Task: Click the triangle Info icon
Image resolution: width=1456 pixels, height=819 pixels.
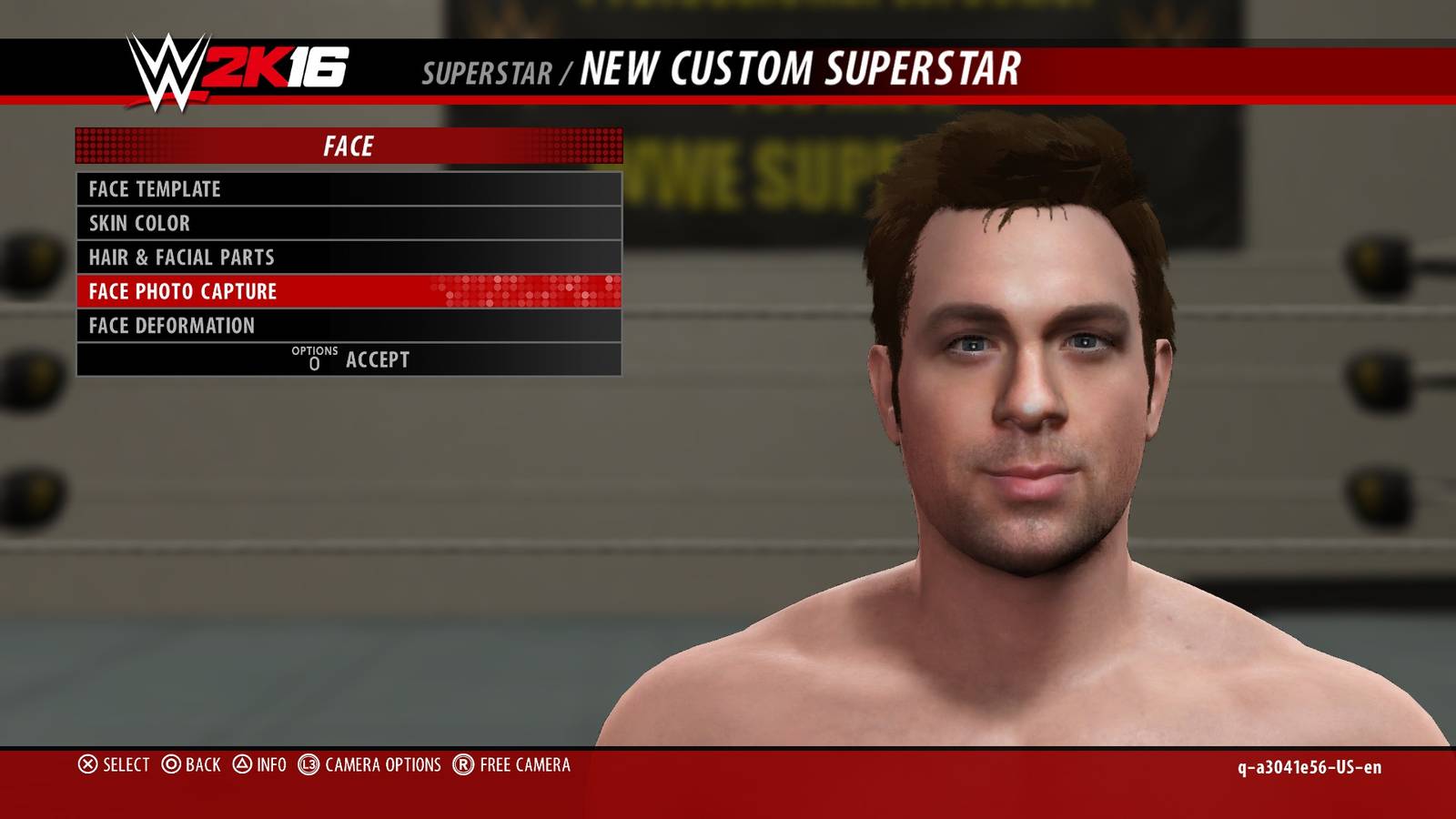Action: click(242, 766)
